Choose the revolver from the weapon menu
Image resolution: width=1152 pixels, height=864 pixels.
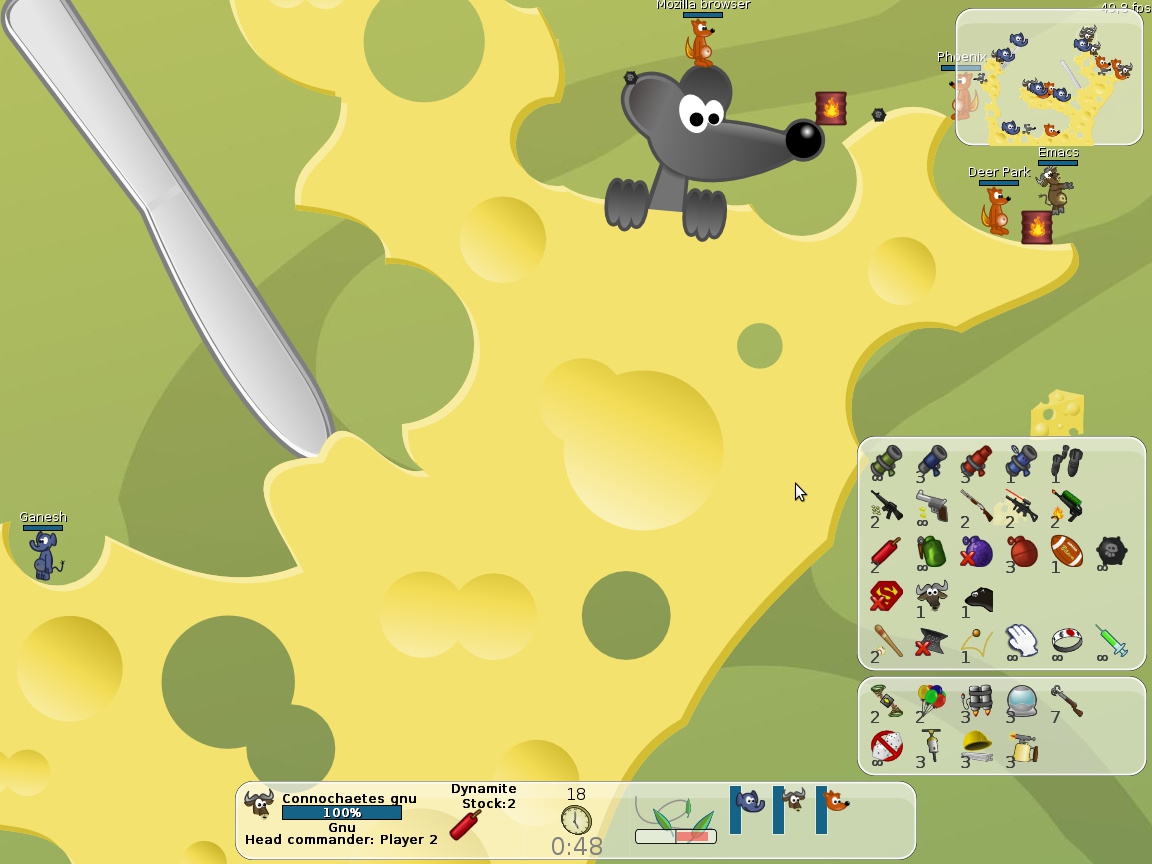(x=932, y=505)
